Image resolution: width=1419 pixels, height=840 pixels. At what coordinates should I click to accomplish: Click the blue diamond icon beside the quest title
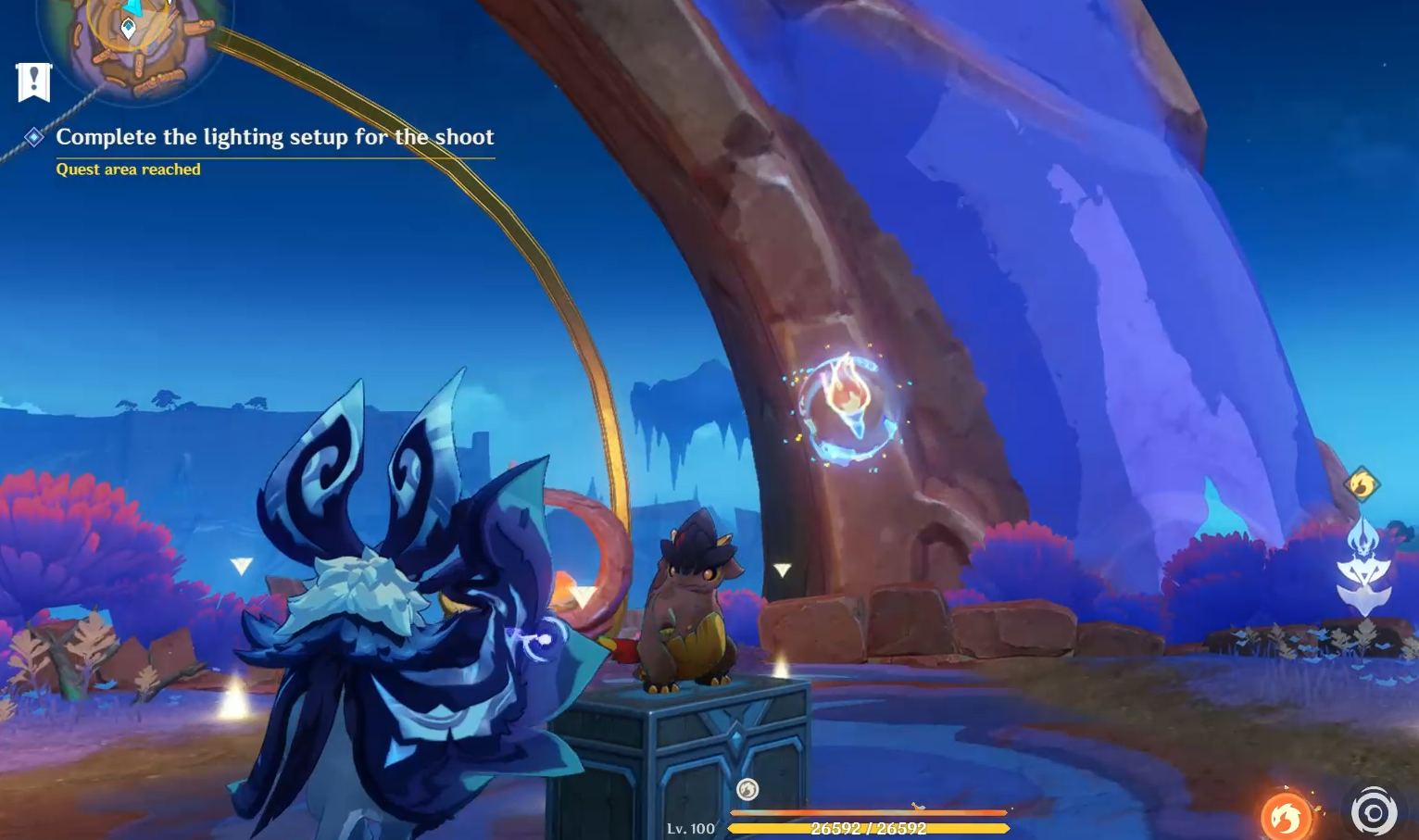(x=33, y=137)
